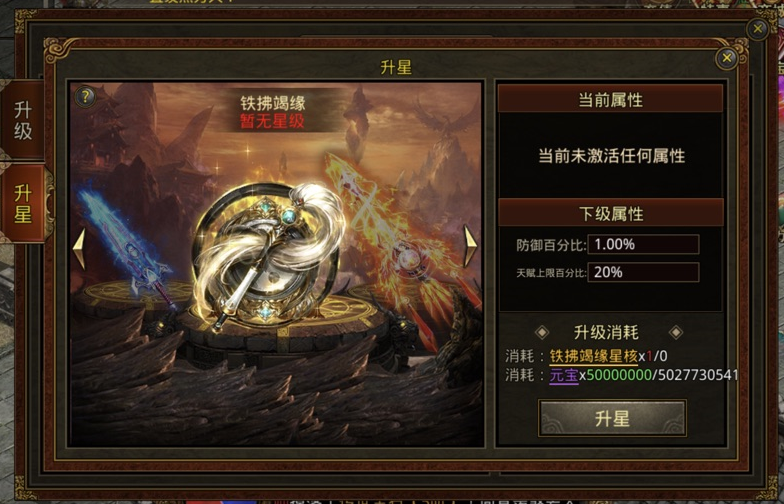This screenshot has width=784, height=504.
Task: Switch to the 升级 side tab
Action: [x=22, y=120]
